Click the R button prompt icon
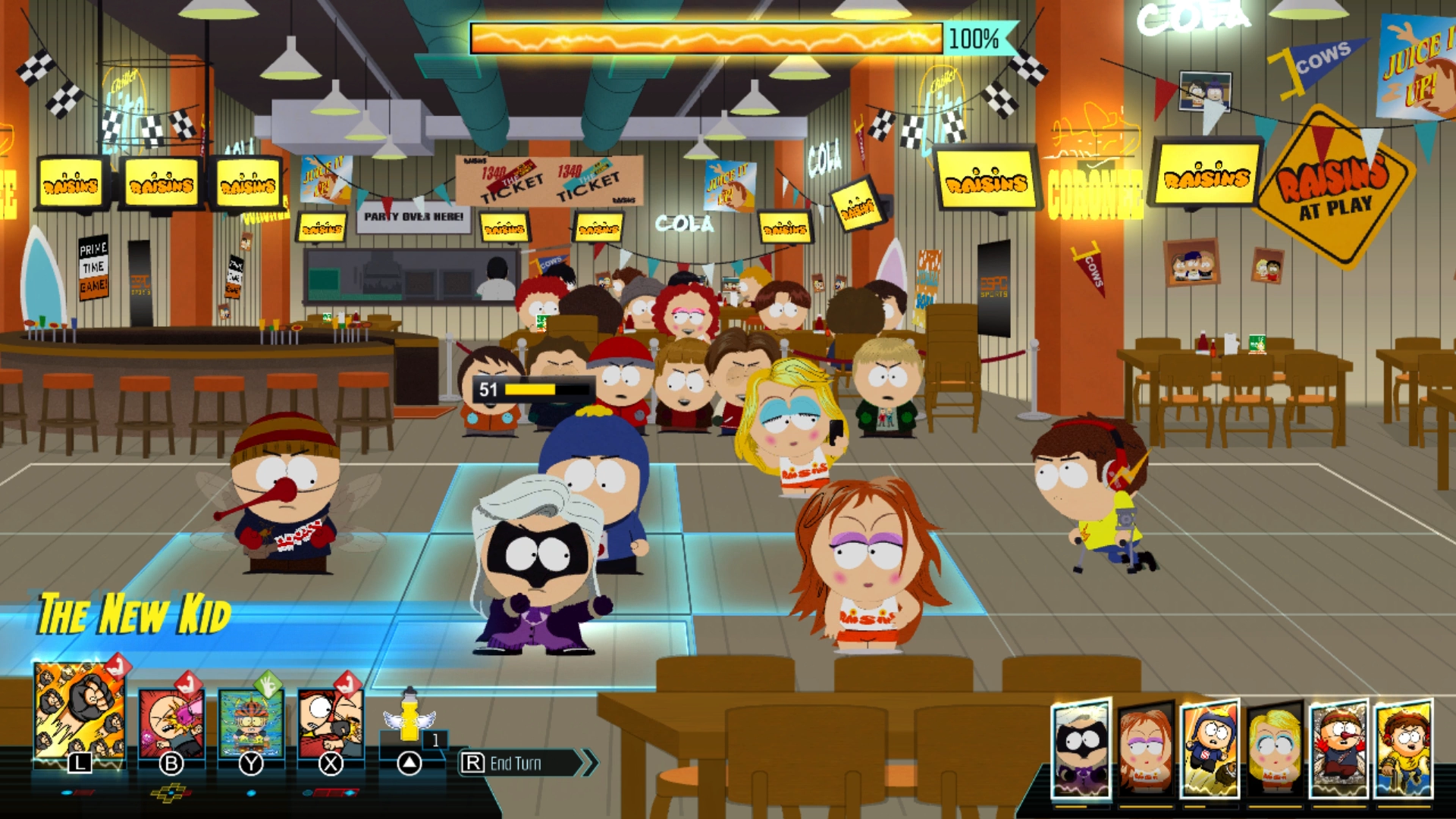Viewport: 1456px width, 819px height. click(x=472, y=762)
